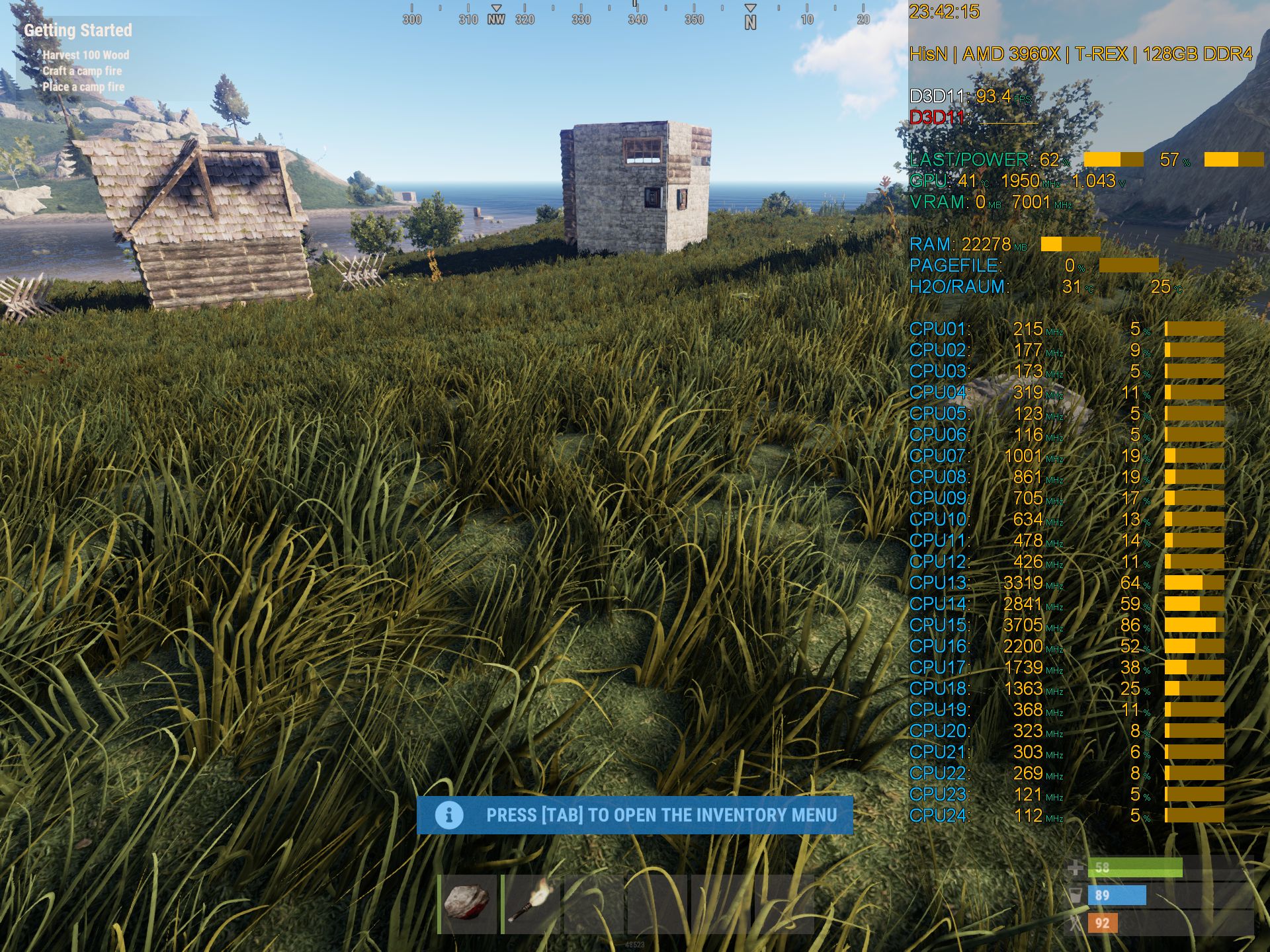Click the N marker on the compass
Screen dimensions: 1270x952
pos(749,20)
